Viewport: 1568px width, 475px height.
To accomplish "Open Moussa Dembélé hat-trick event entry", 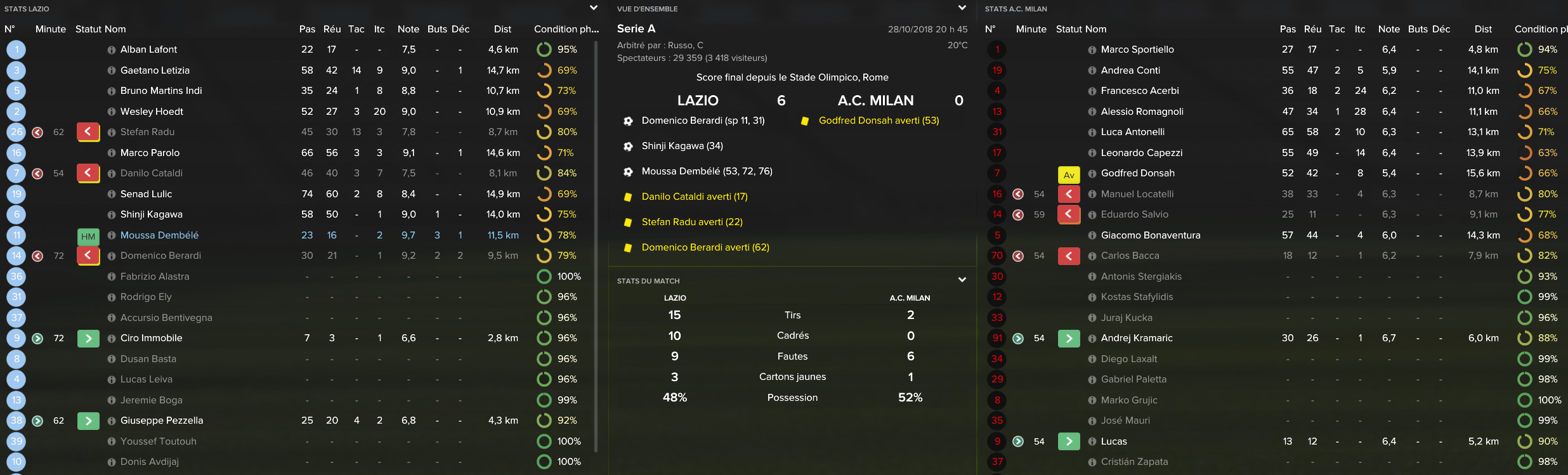I will point(707,171).
